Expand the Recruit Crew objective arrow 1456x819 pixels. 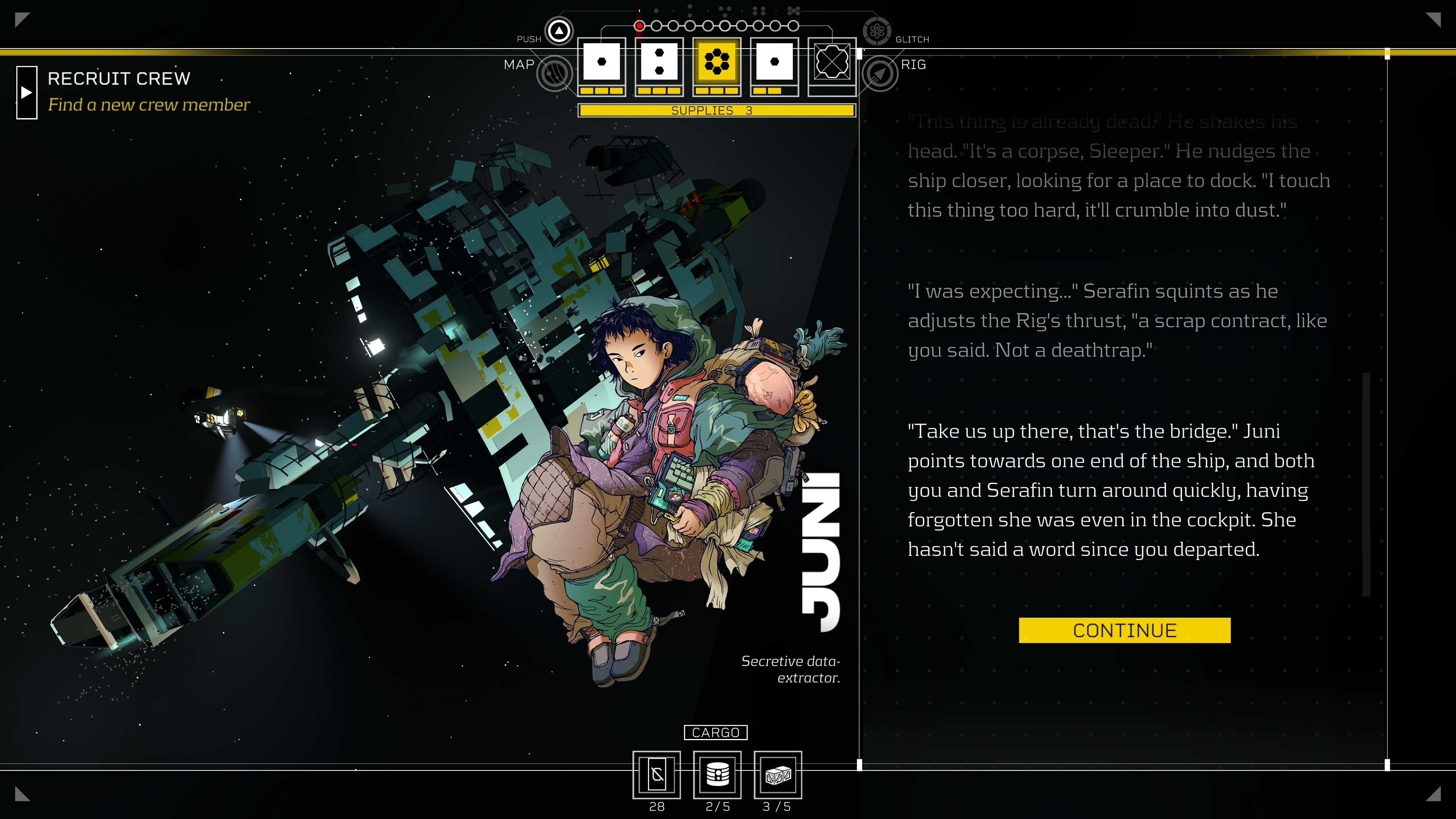27,93
